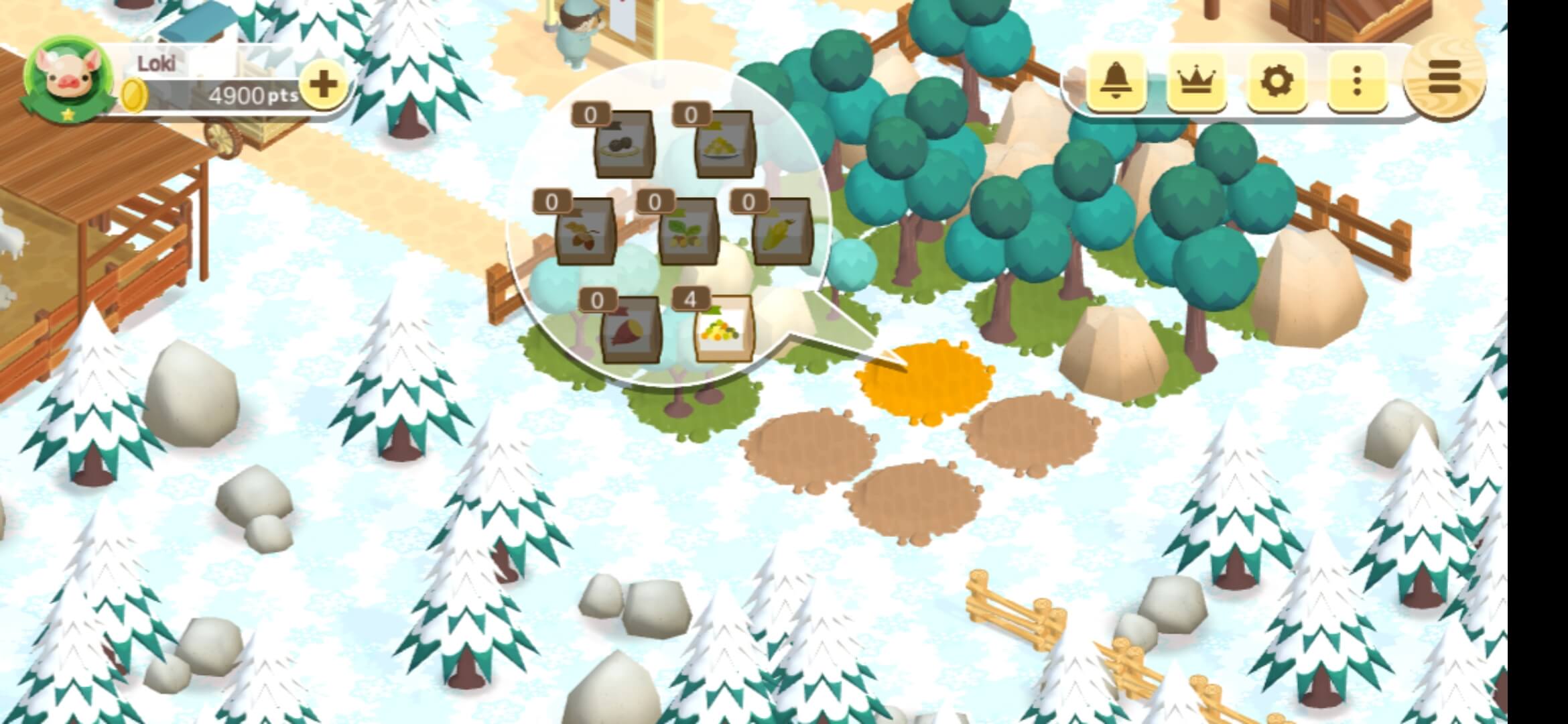Select the brown acorn feed bag

pyautogui.click(x=584, y=231)
